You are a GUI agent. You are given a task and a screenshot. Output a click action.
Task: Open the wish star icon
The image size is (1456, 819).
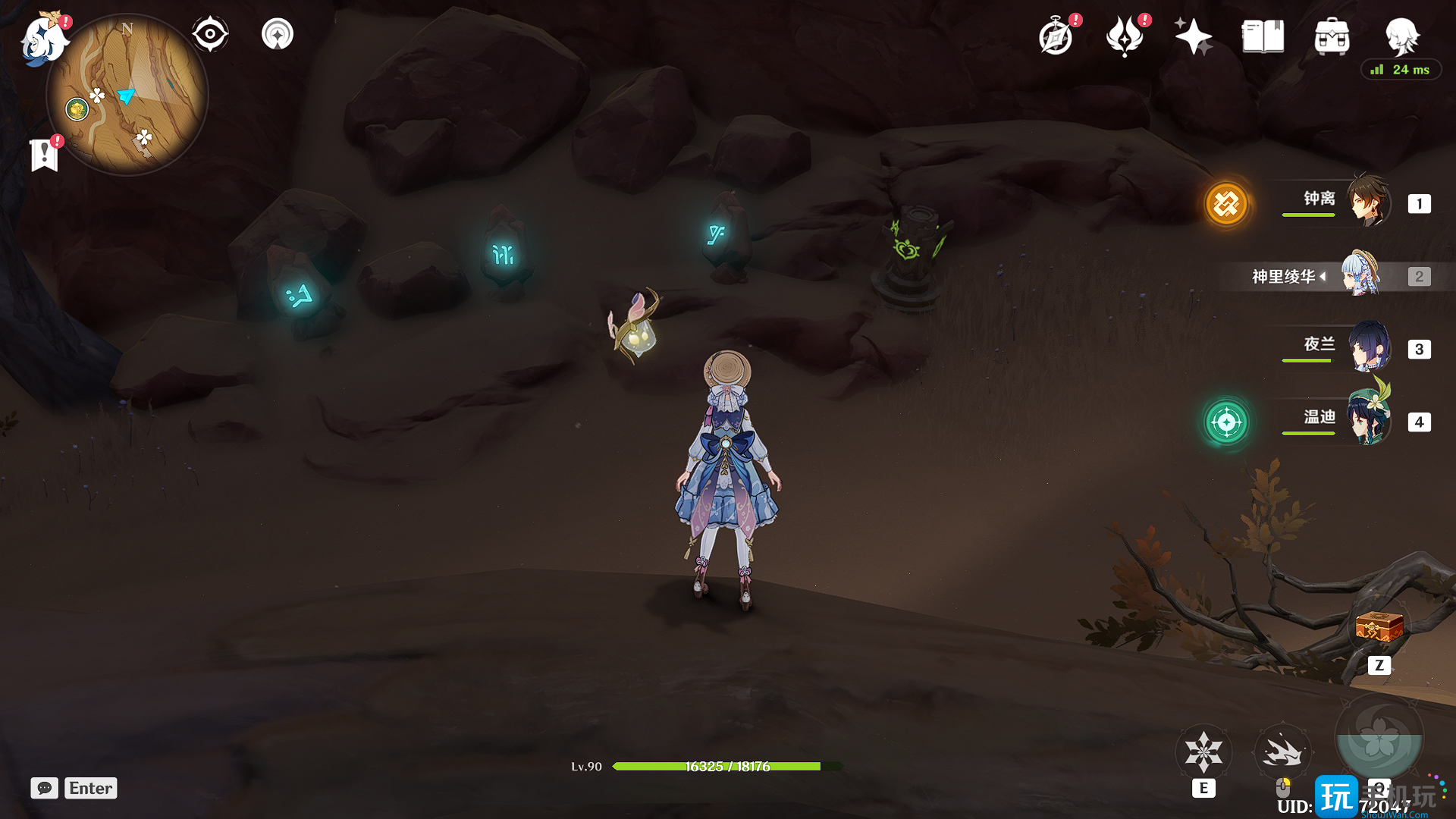[x=1193, y=36]
